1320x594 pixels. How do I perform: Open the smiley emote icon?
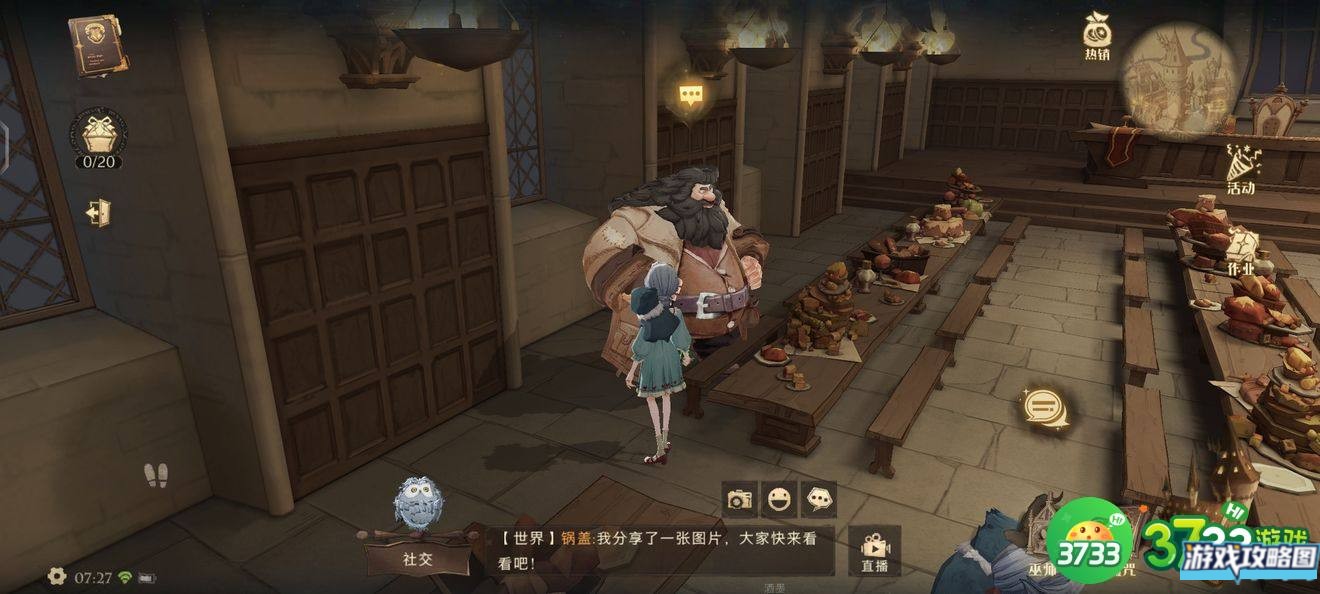[x=779, y=498]
